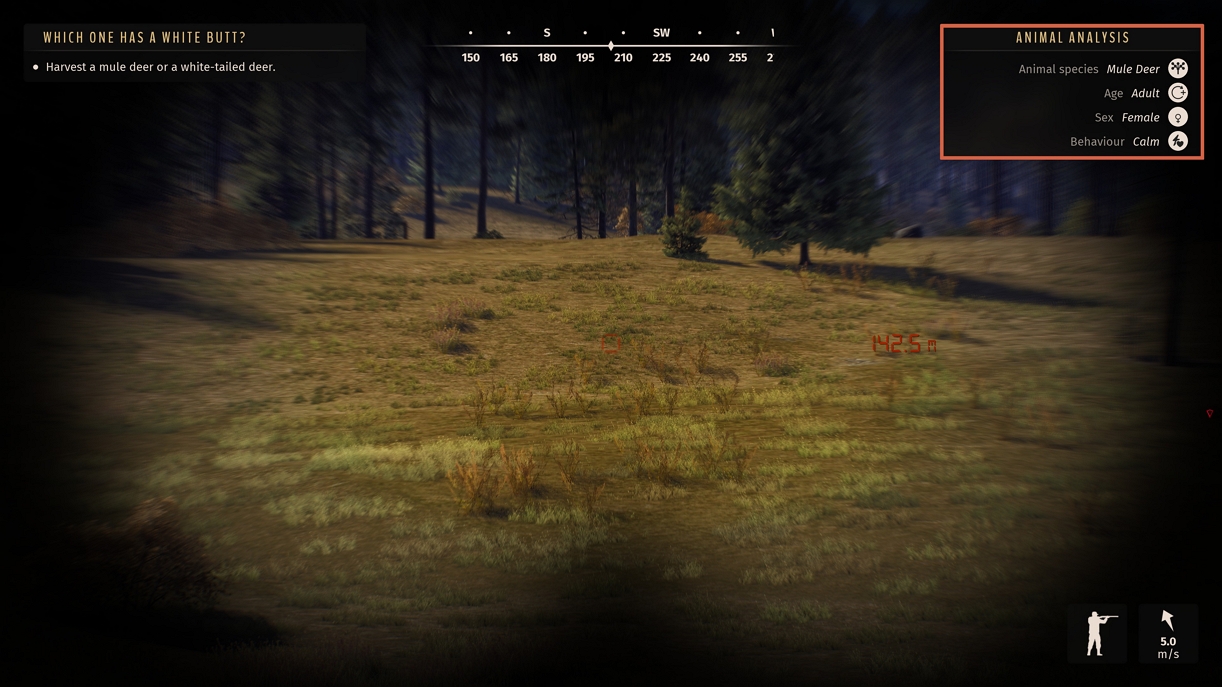Choose the Female sex icon
The image size is (1222, 687).
click(1178, 117)
